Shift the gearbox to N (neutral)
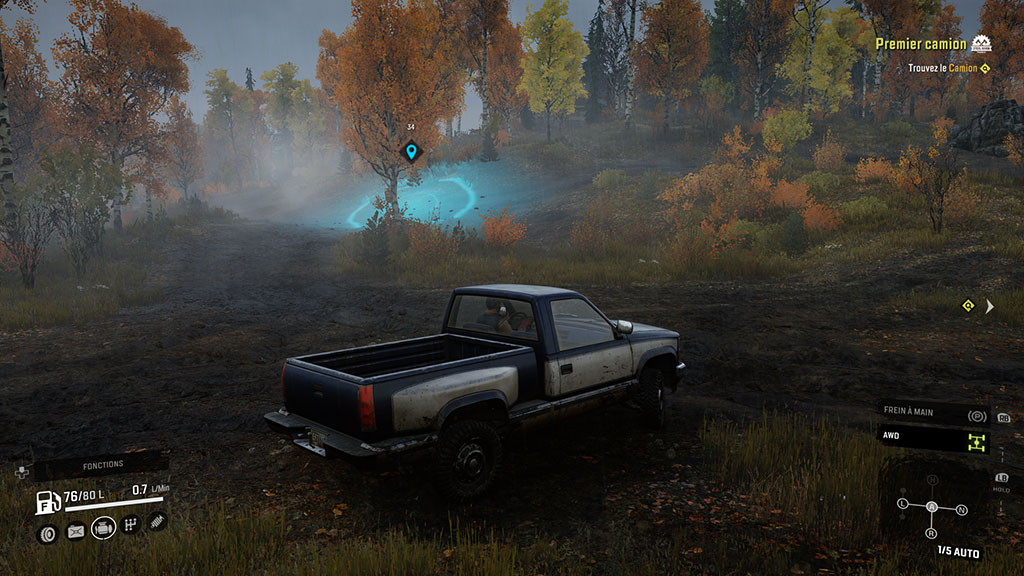Screen dimensions: 1024x576 click(x=961, y=510)
